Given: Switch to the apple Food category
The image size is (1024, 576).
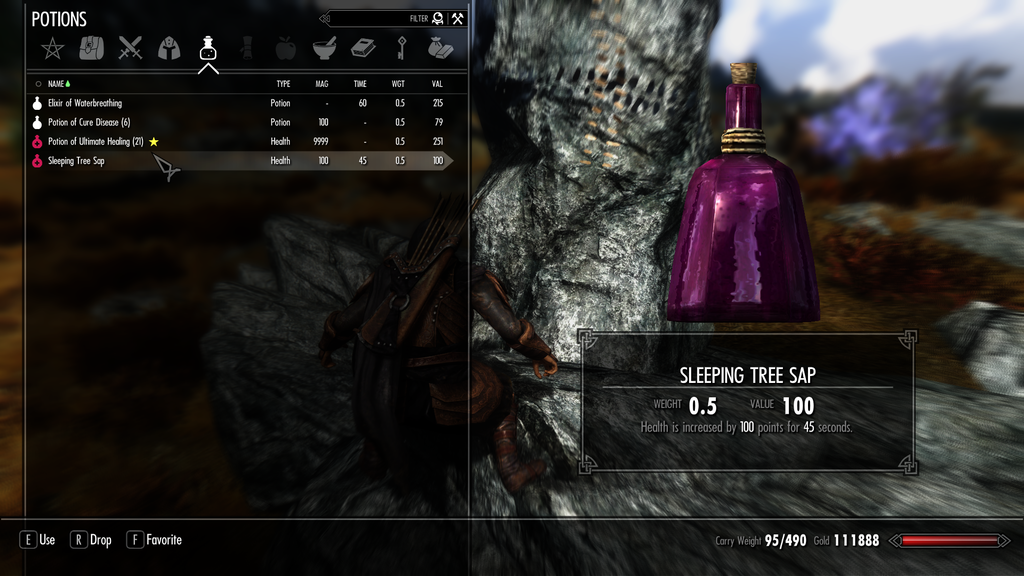Looking at the screenshot, I should point(285,48).
